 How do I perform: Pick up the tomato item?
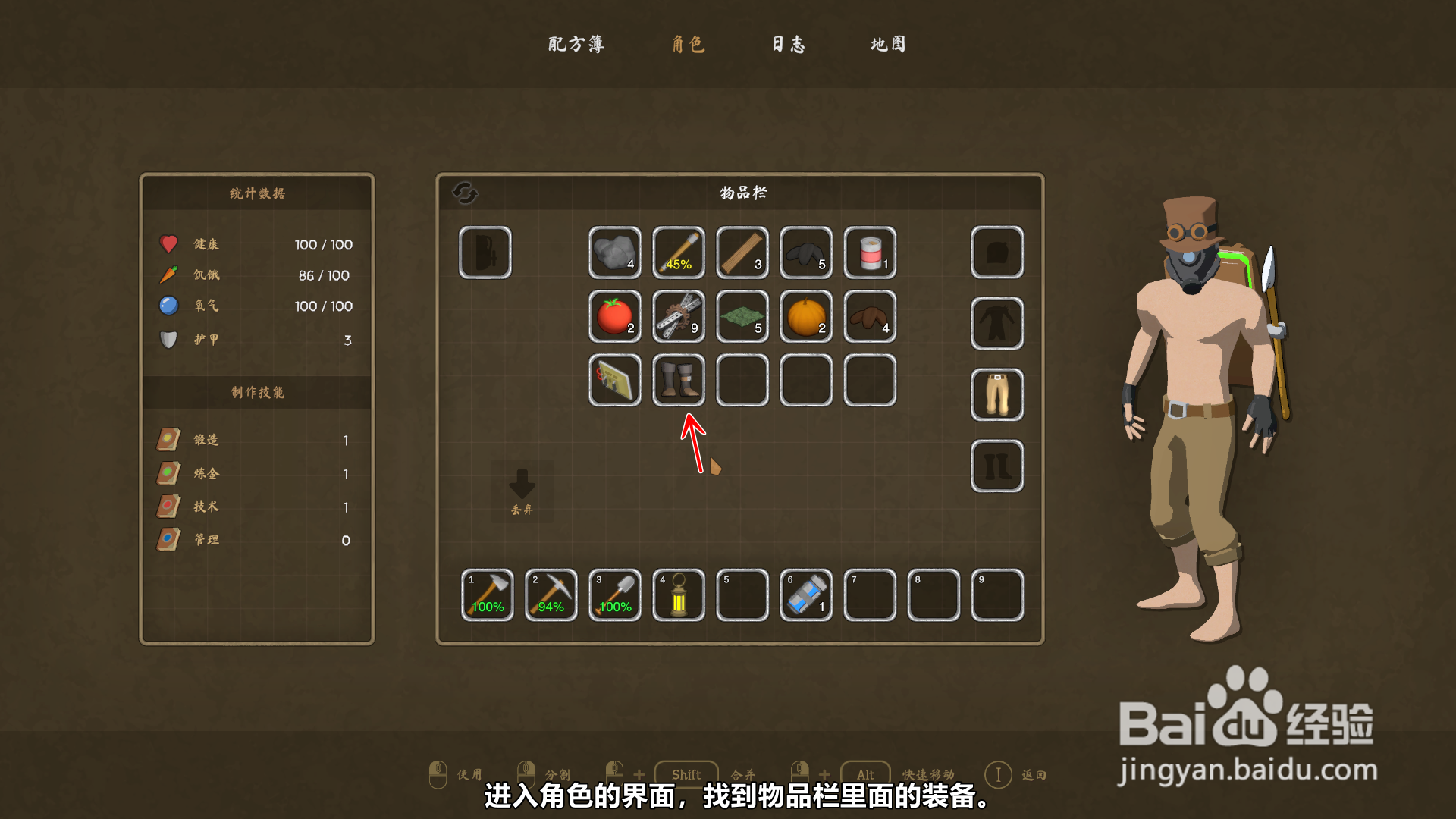[x=614, y=318]
